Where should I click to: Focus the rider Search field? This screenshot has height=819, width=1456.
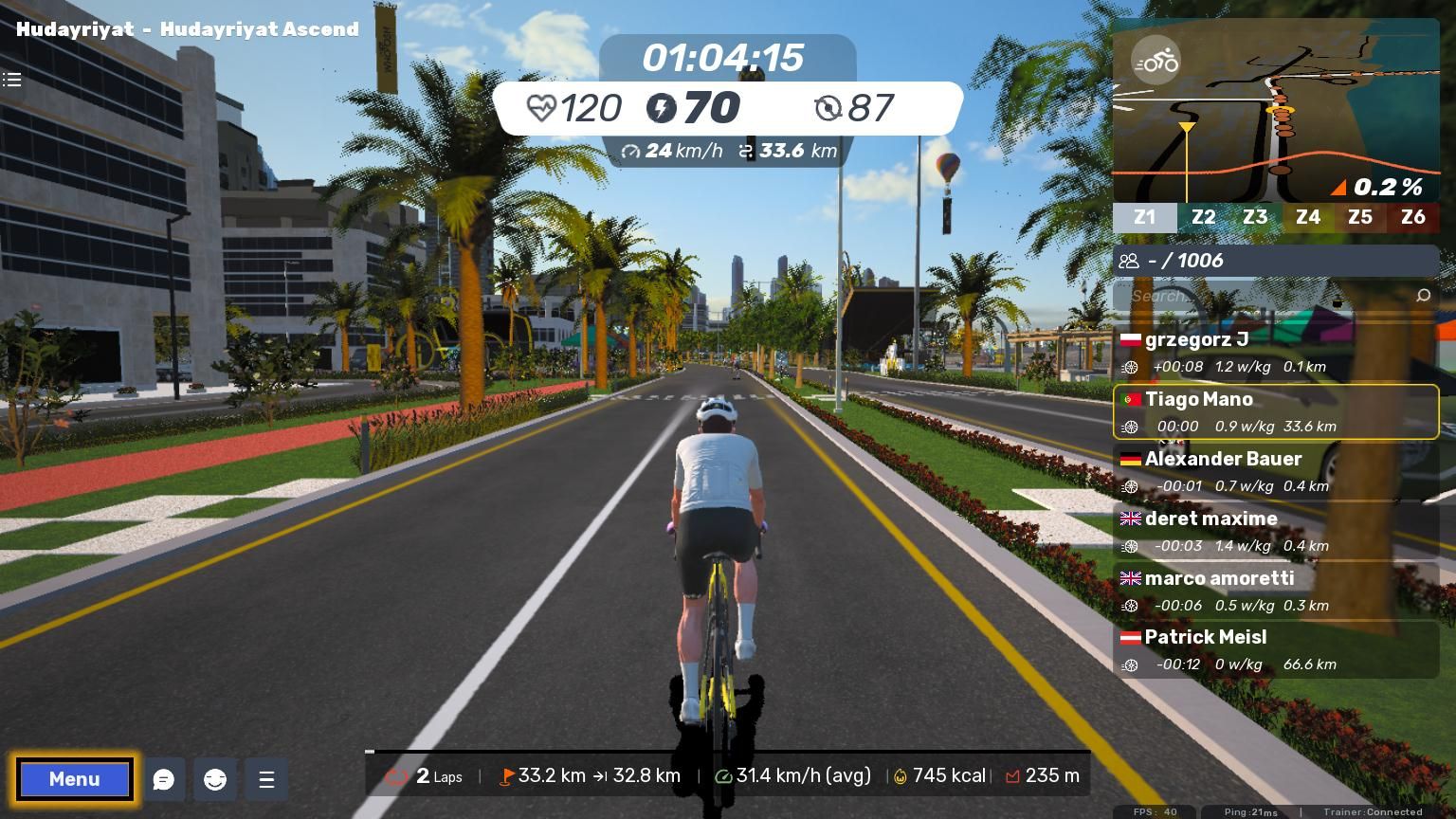pos(1265,296)
